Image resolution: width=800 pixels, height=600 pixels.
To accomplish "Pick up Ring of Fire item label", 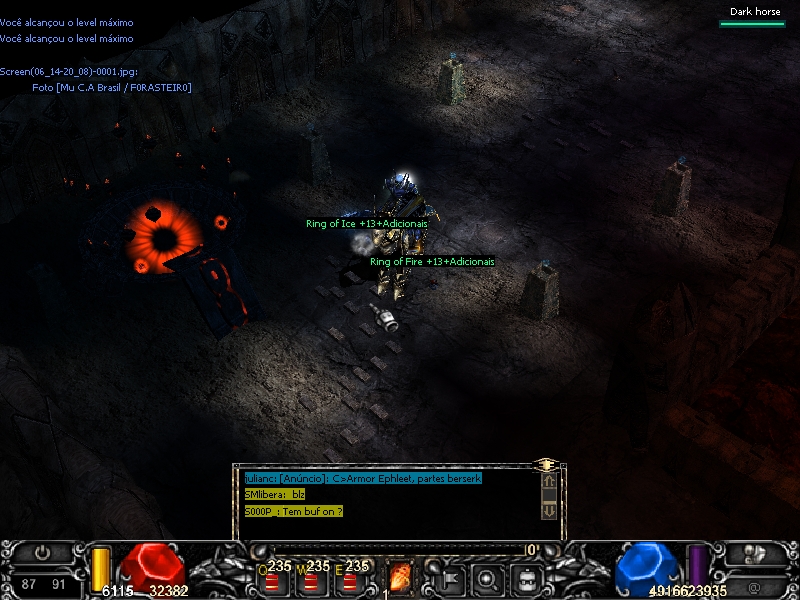I will click(432, 262).
